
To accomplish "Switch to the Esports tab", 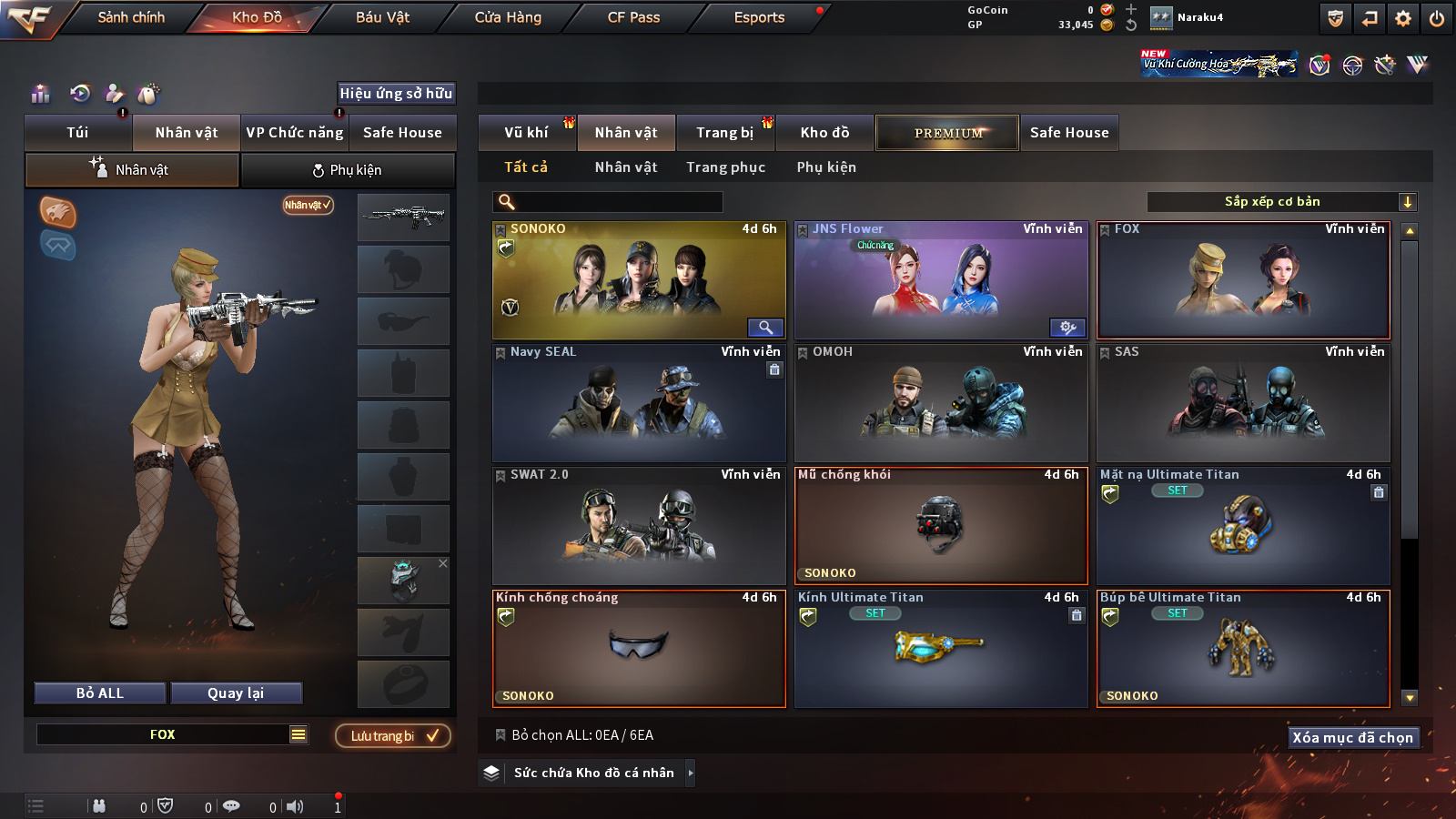I will (759, 17).
